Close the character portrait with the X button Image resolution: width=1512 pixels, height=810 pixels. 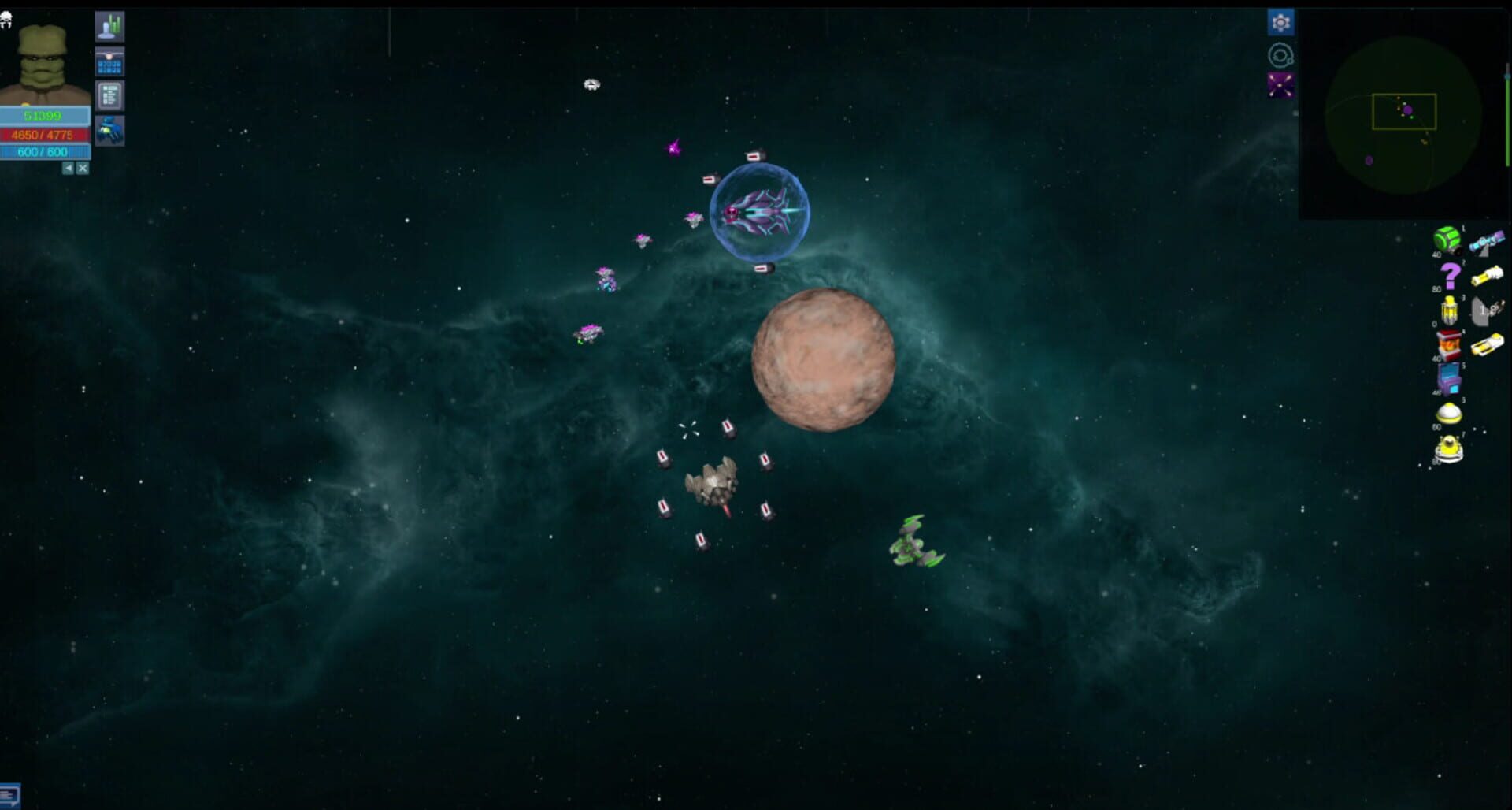(83, 168)
